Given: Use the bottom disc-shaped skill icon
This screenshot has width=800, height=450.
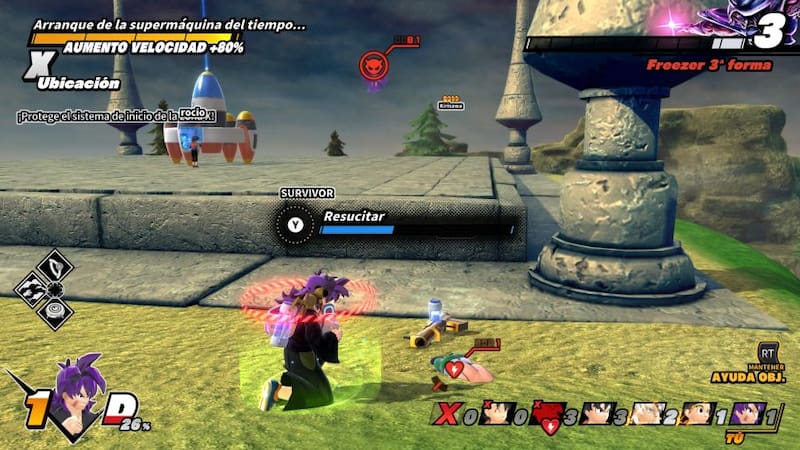Looking at the screenshot, I should coord(56,312).
